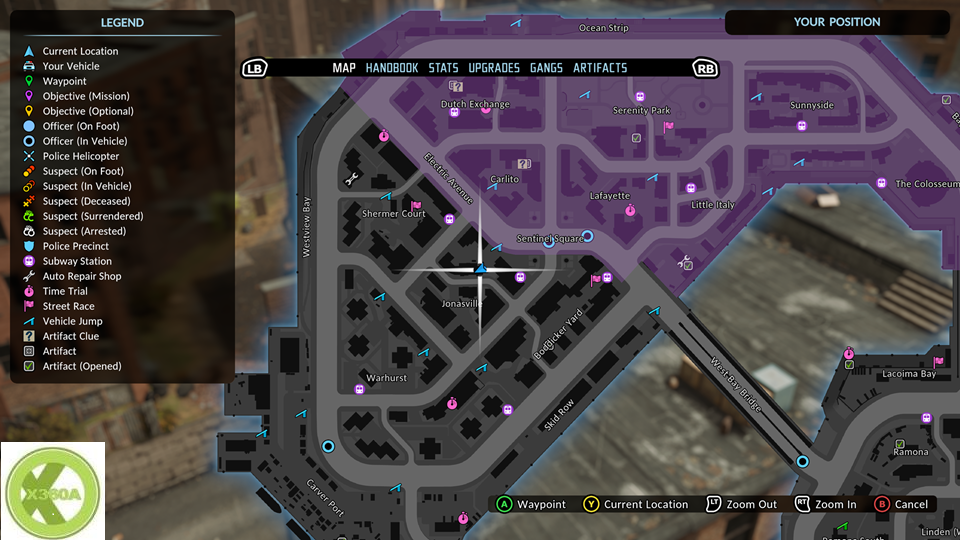
Task: Select the officer in vehicle marker near Carver Port
Action: point(328,446)
